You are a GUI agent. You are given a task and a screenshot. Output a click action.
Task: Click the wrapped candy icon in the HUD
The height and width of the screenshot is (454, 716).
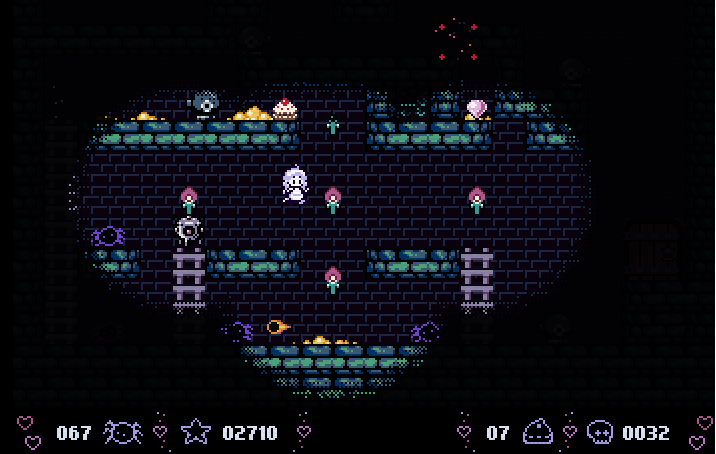coord(122,432)
